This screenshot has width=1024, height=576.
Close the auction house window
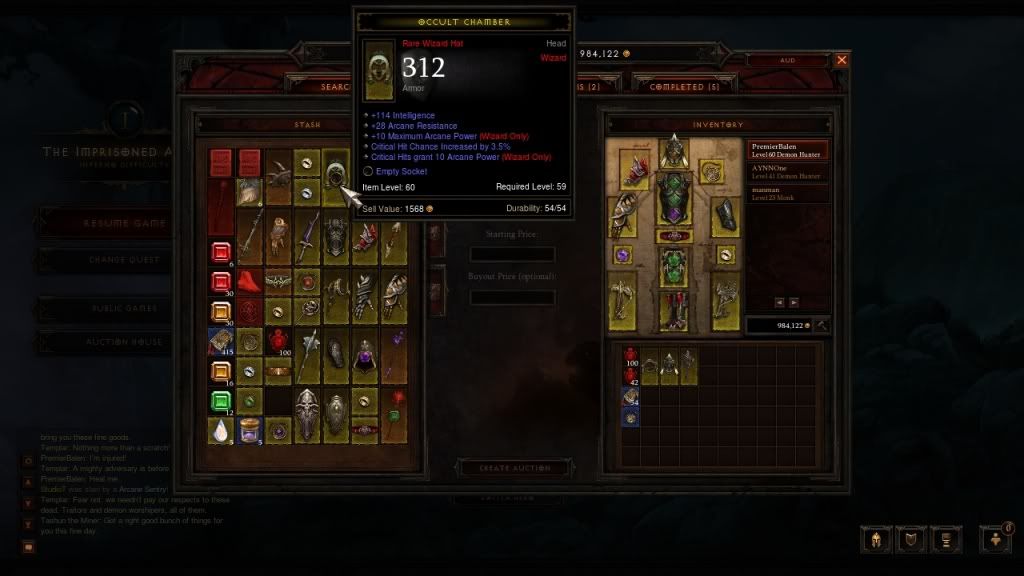click(841, 60)
